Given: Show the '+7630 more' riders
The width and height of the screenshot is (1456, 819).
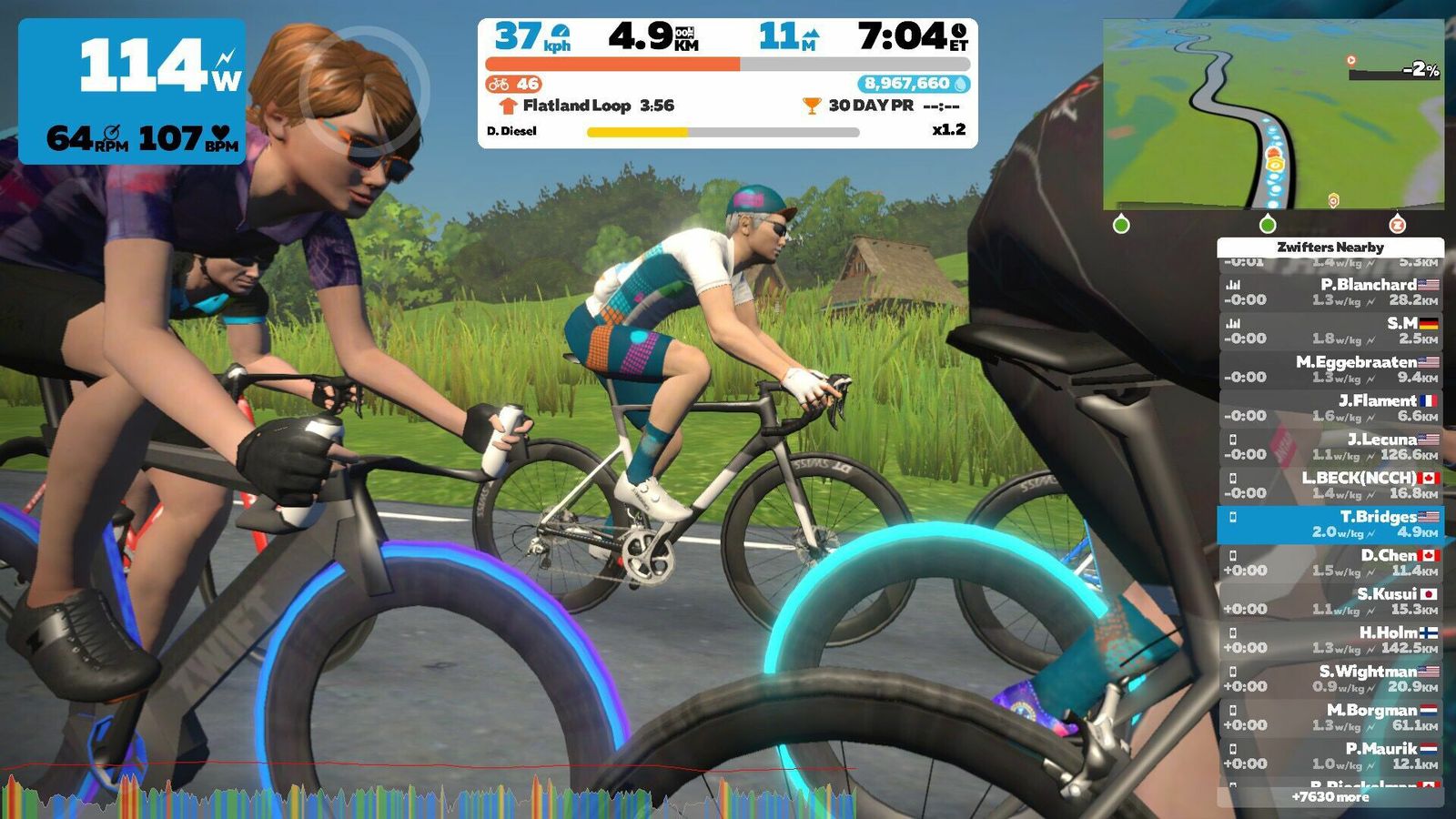Looking at the screenshot, I should pos(1330,797).
